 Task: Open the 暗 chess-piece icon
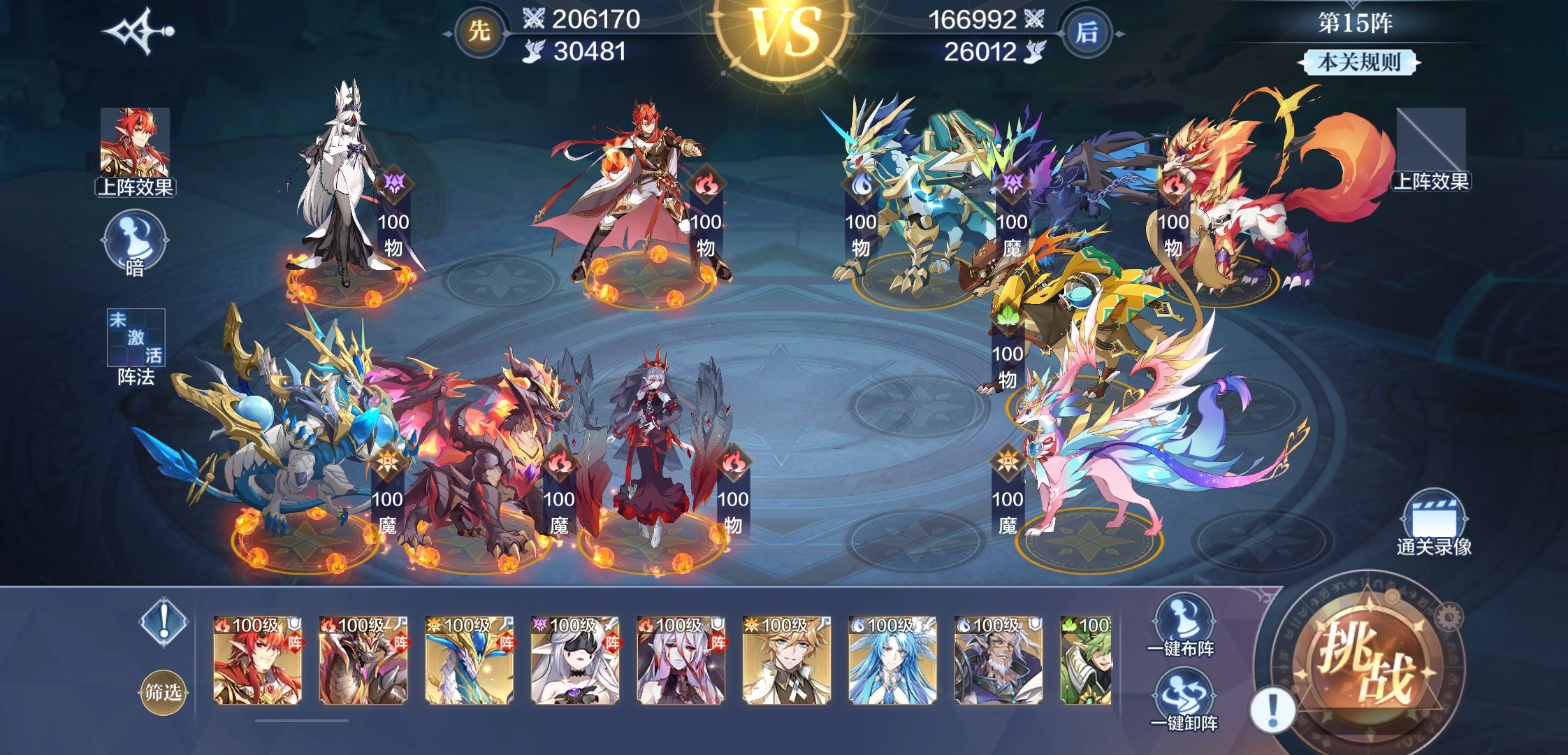[x=135, y=244]
